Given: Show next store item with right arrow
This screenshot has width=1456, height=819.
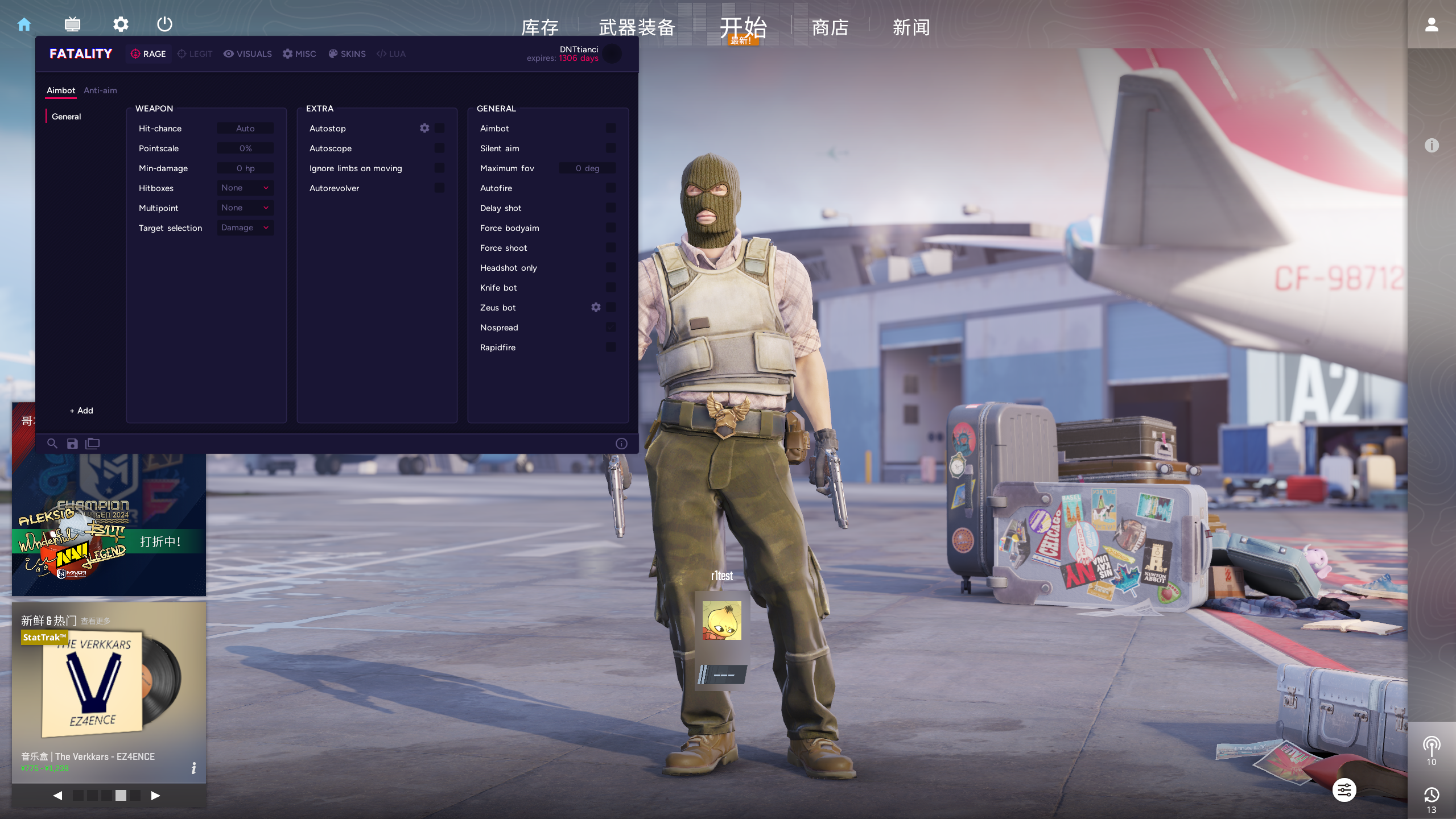Looking at the screenshot, I should (x=155, y=796).
